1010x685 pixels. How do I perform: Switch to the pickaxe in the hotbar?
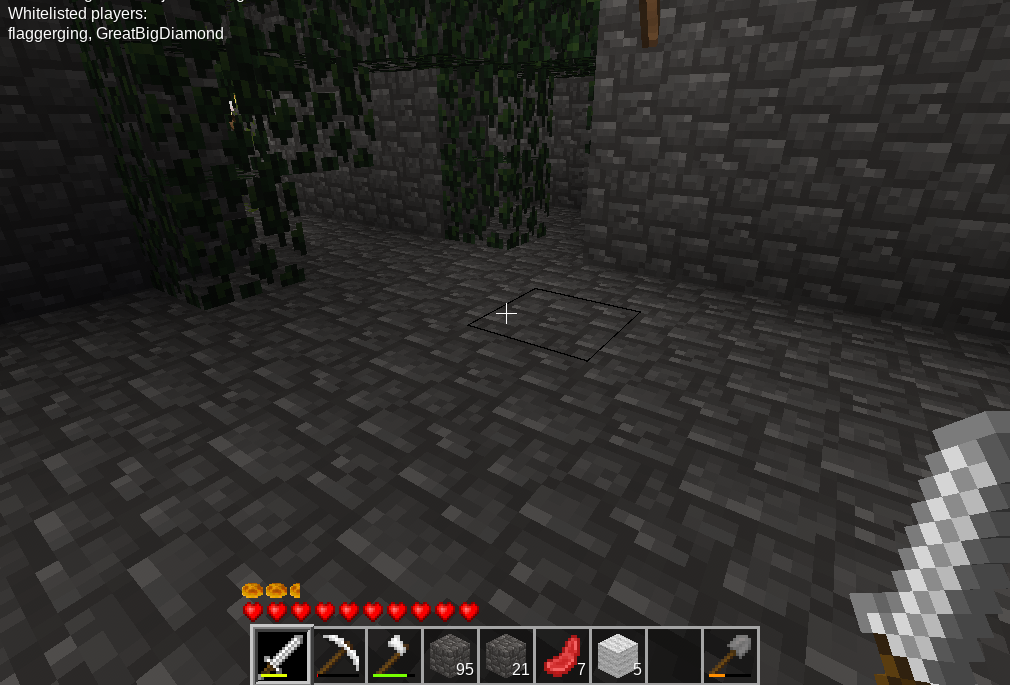(x=338, y=655)
